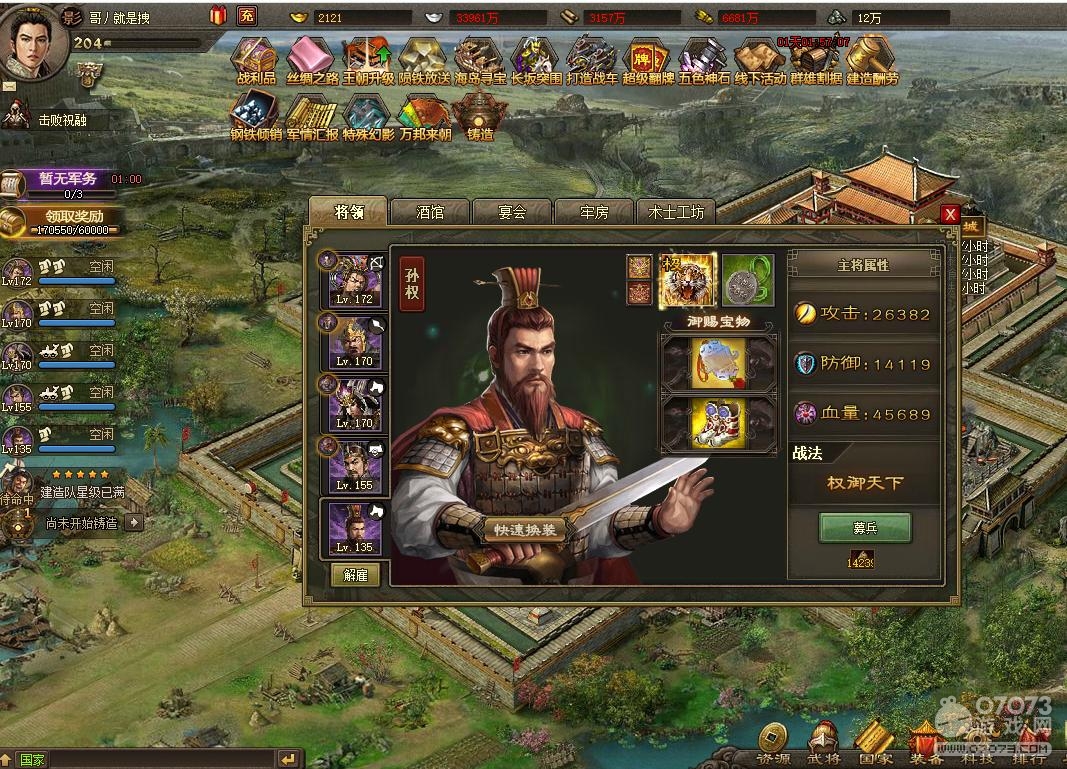The width and height of the screenshot is (1067, 769).
Task: Show the 术士工坊 tab
Action: (676, 212)
